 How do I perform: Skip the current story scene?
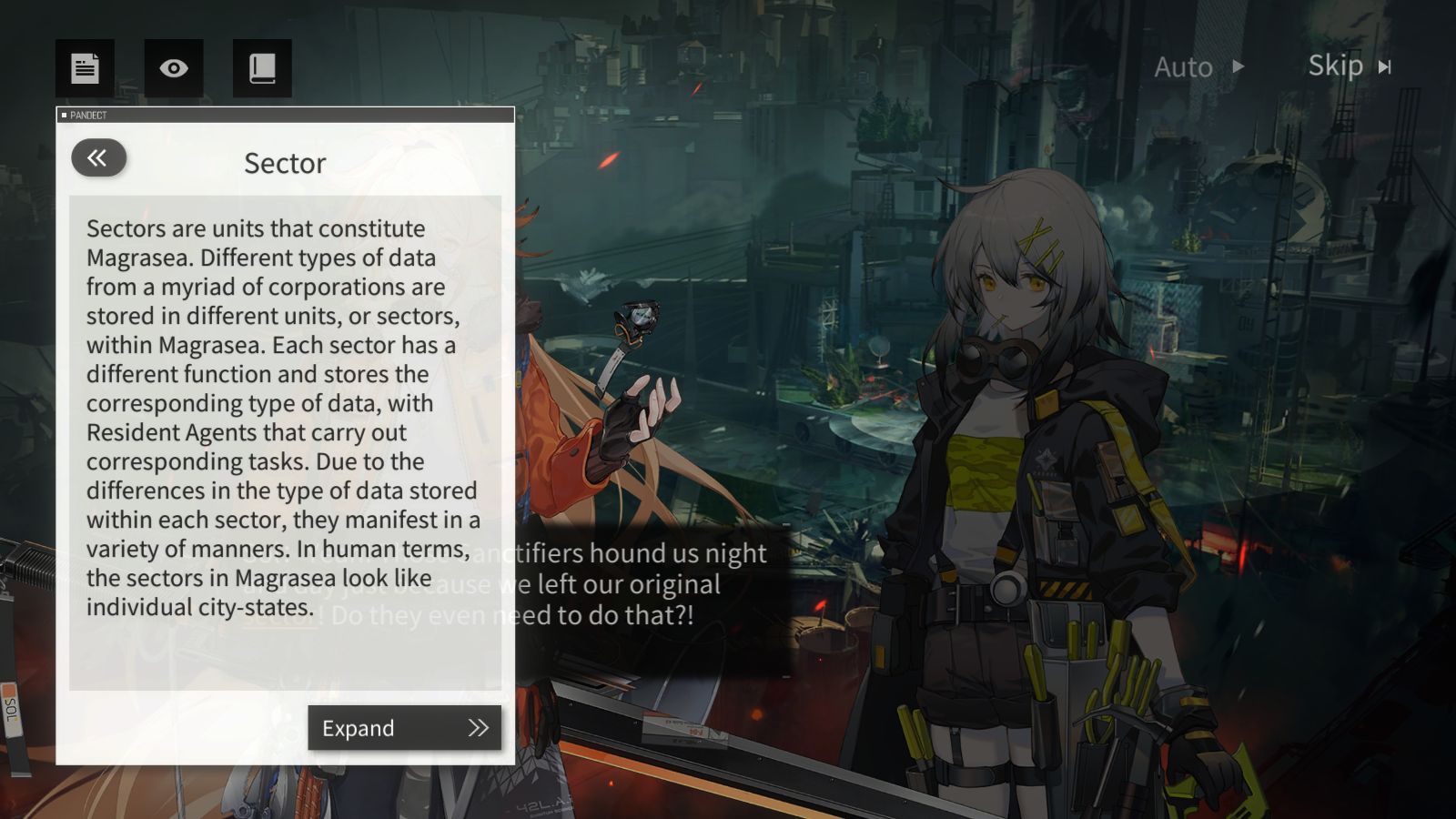click(1350, 66)
